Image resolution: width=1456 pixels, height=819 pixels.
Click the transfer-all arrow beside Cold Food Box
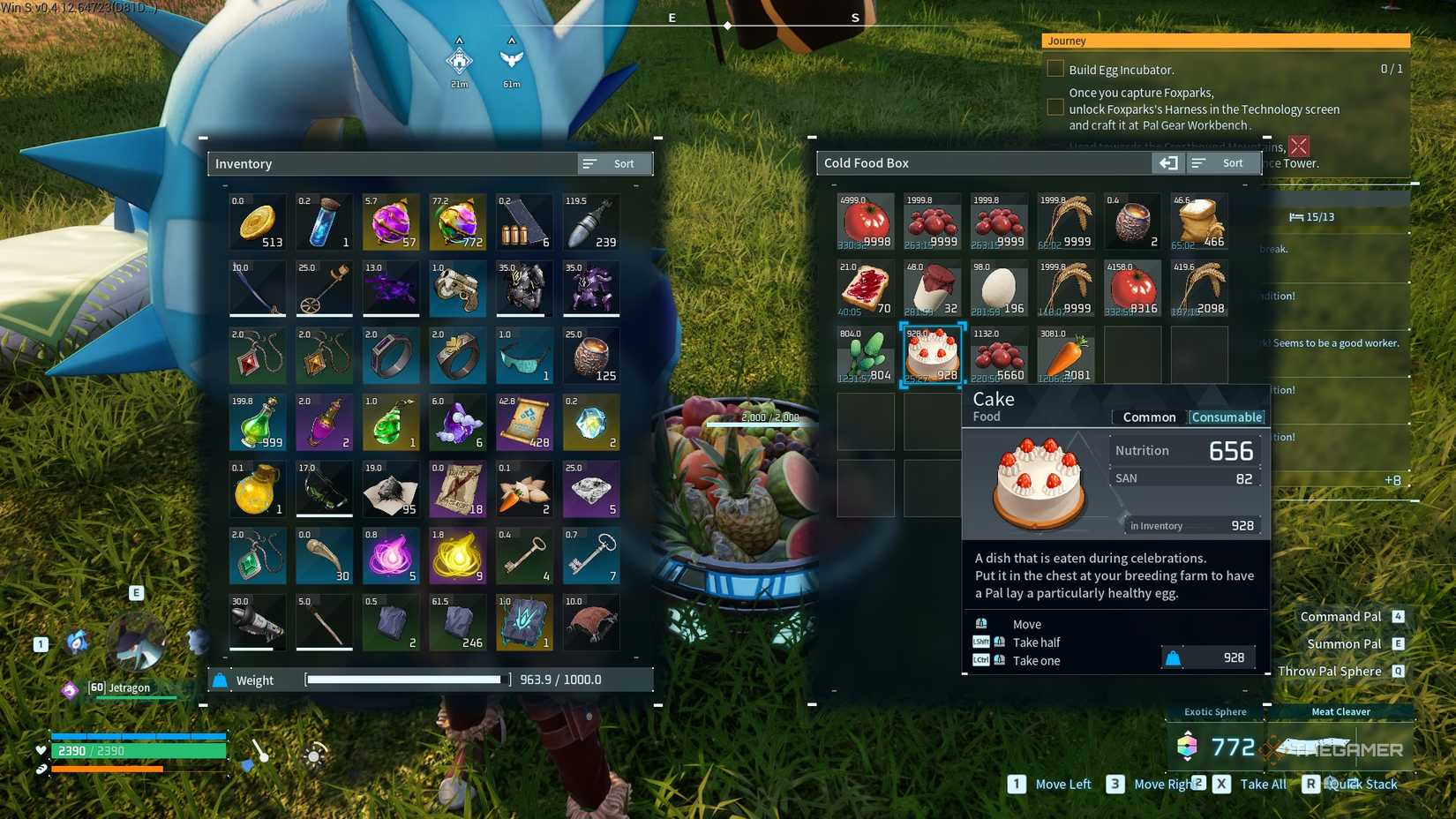tap(1168, 162)
